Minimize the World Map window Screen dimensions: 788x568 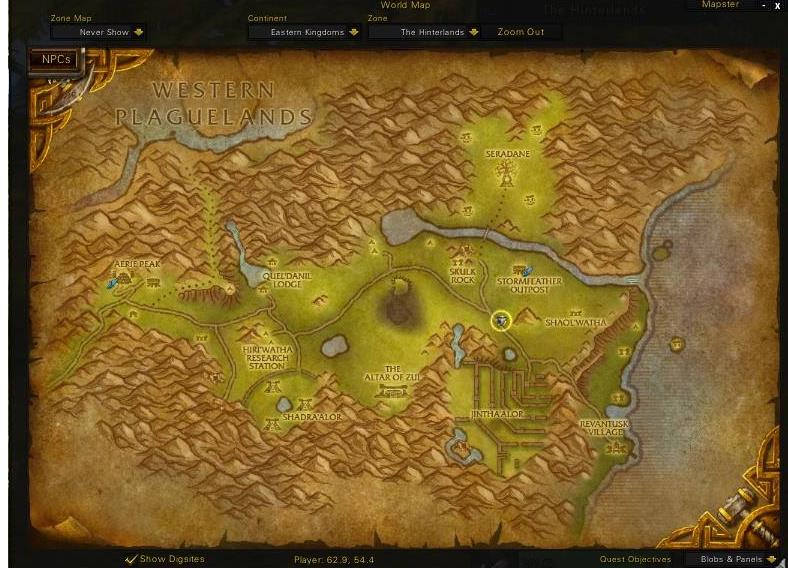(x=764, y=6)
